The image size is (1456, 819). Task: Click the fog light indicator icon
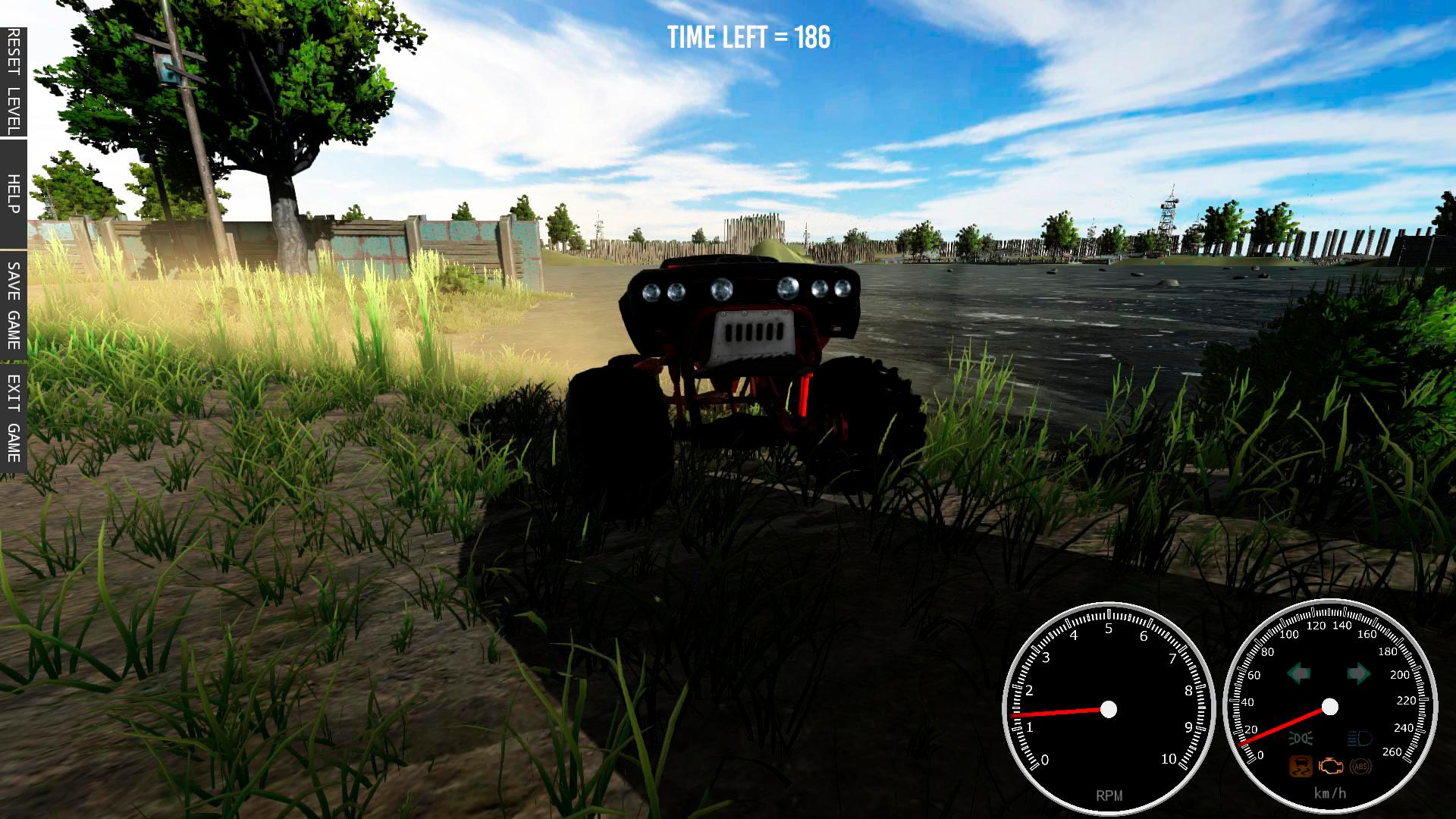pyautogui.click(x=1300, y=737)
